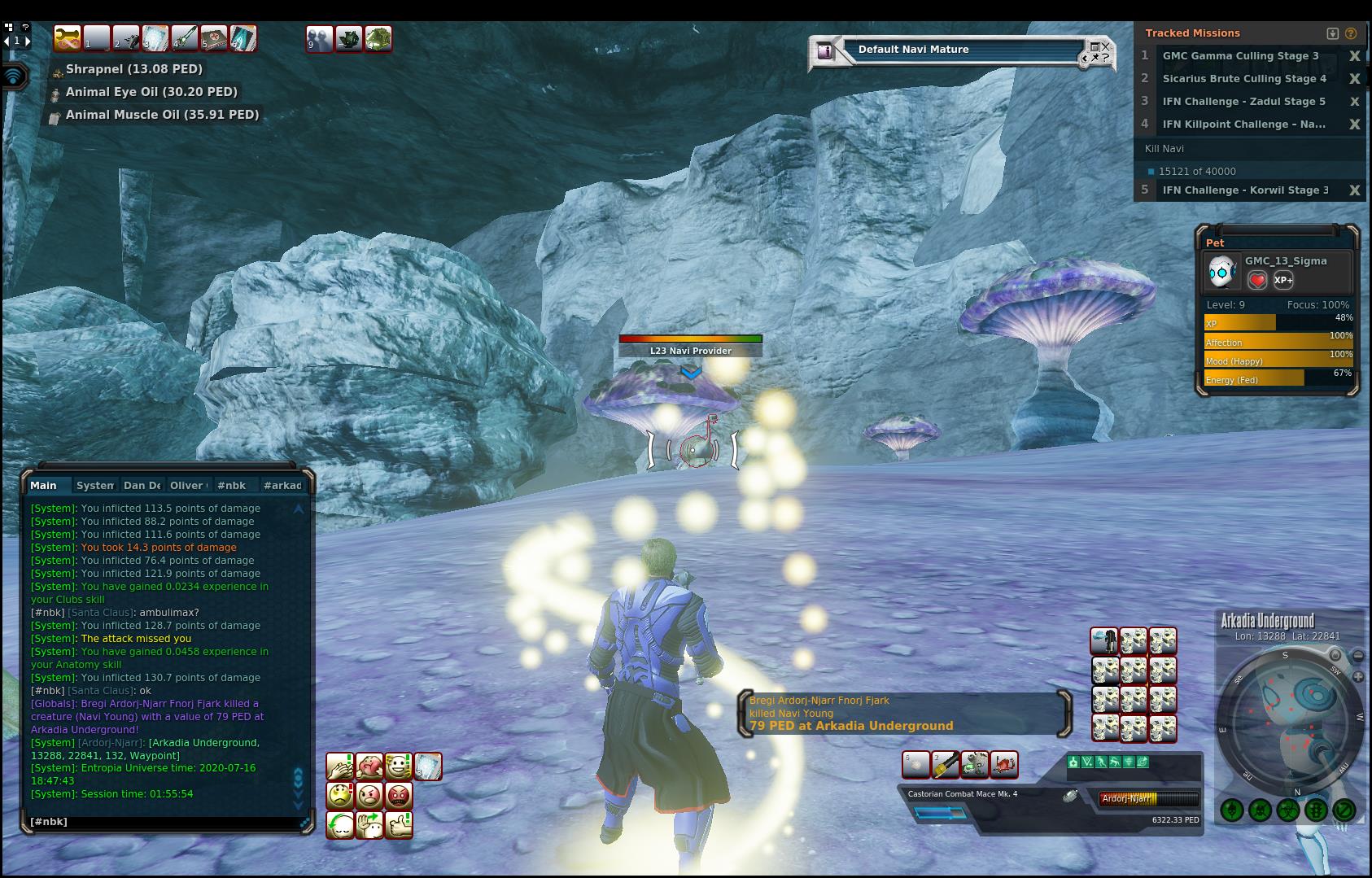Play the angry red face emote
Screen dimensions: 1372x878
[x=399, y=796]
